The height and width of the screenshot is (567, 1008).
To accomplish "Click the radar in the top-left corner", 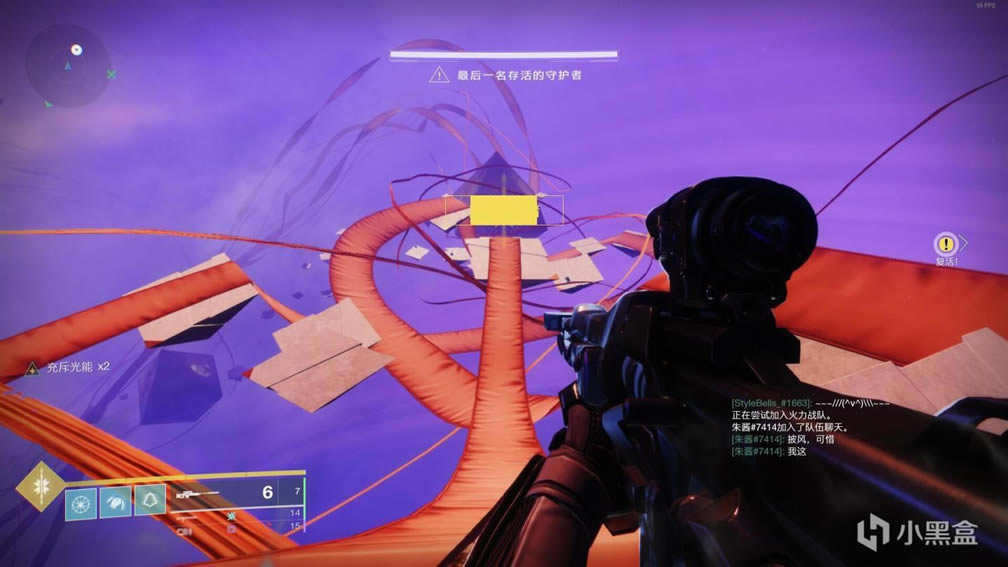I will (x=68, y=66).
